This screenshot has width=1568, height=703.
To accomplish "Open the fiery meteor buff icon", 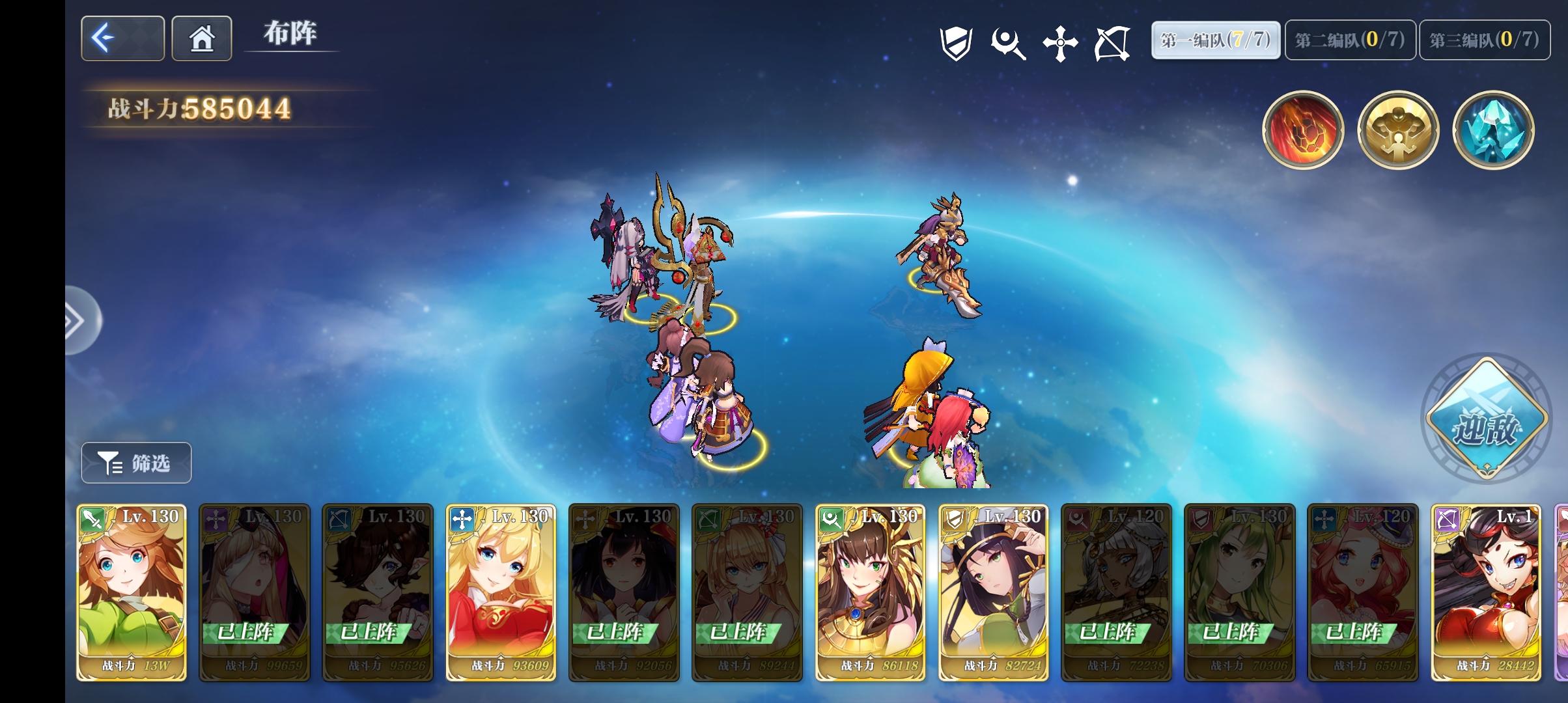I will [x=1303, y=130].
